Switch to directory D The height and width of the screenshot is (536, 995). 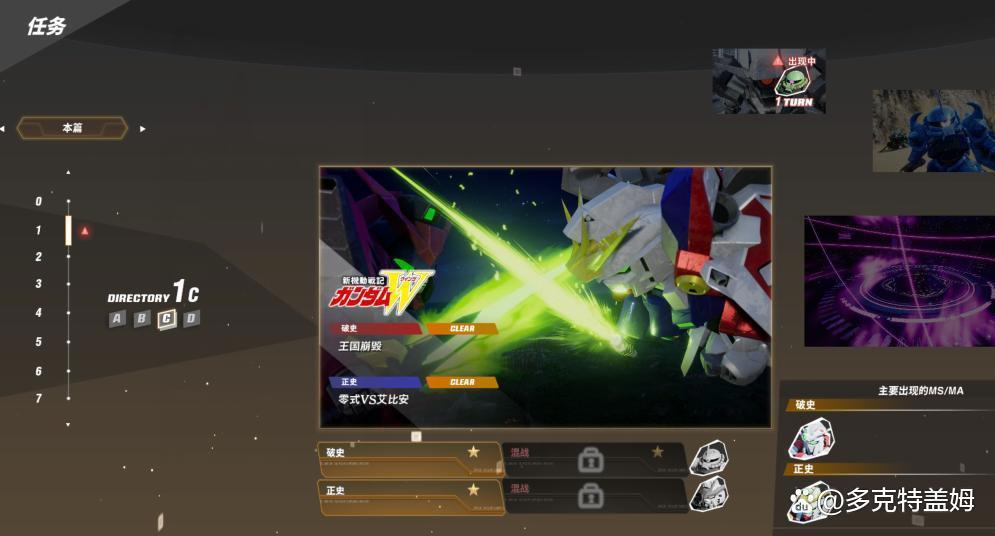(x=191, y=319)
